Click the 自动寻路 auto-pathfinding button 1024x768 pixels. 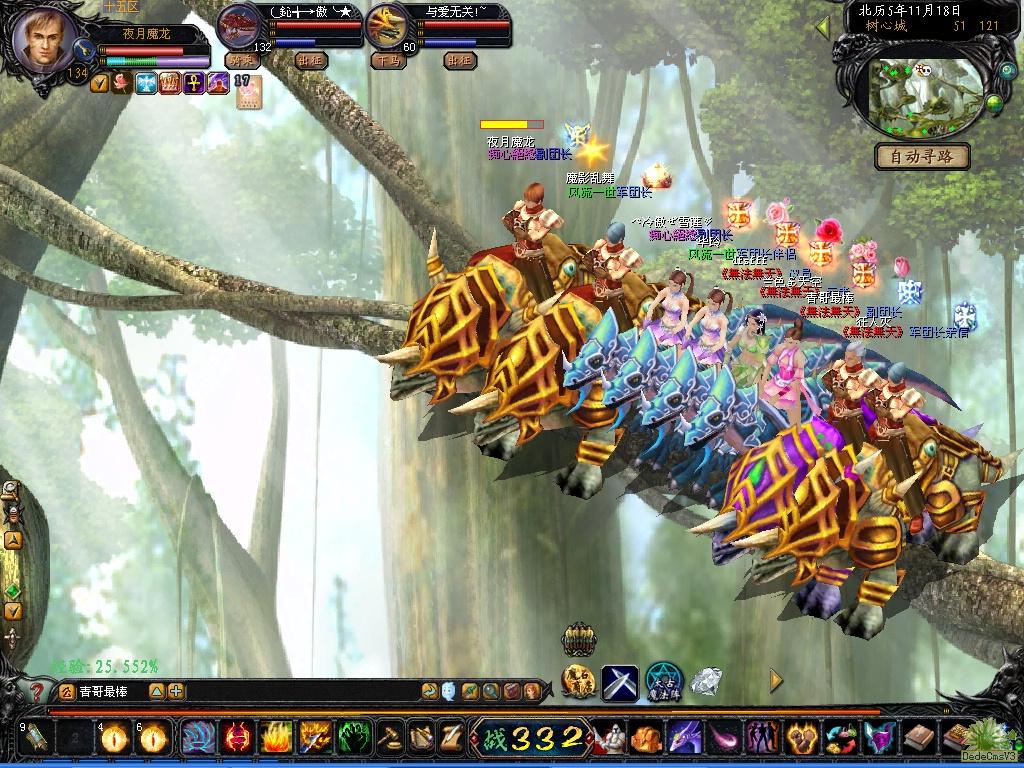tap(922, 156)
